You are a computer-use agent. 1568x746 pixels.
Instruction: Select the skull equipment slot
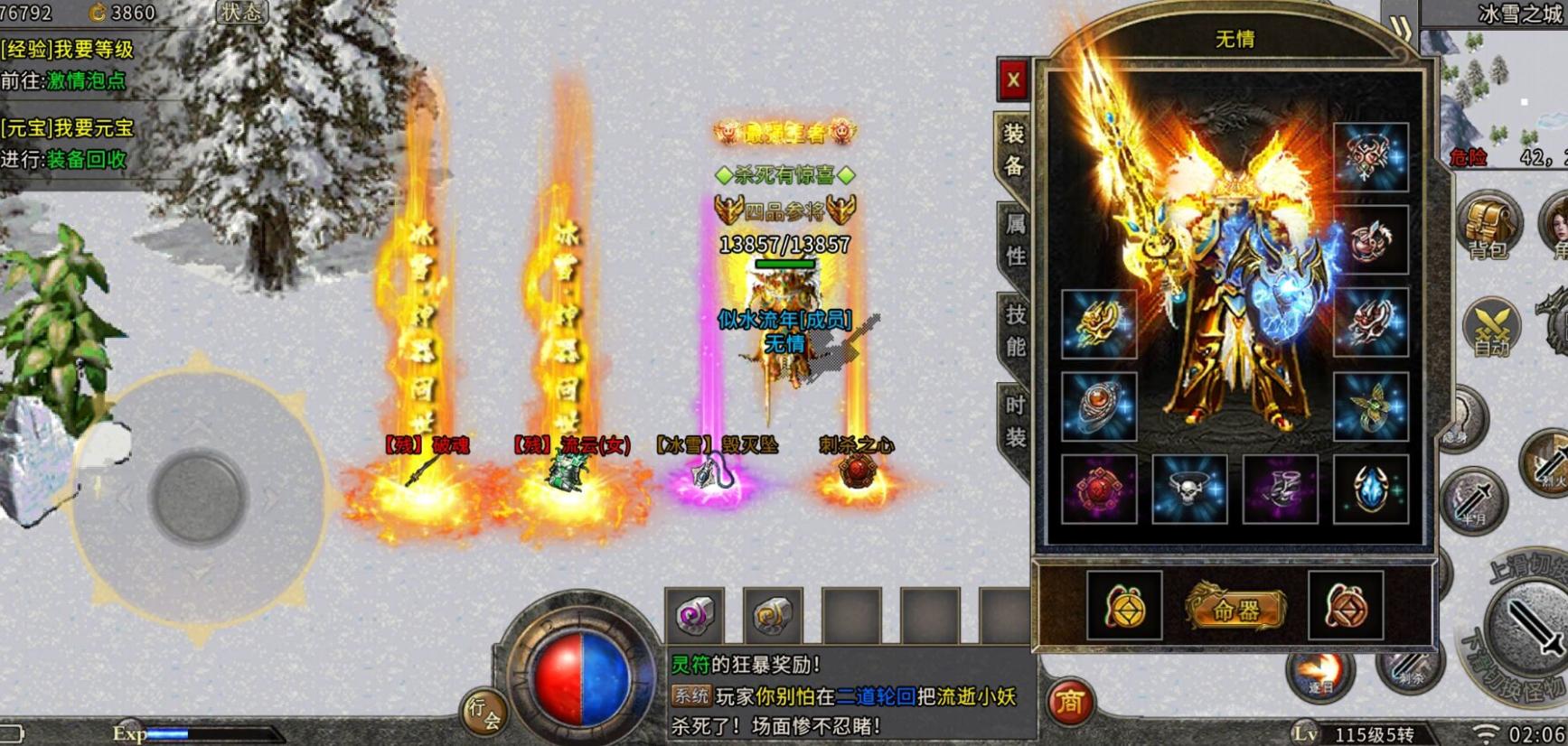pos(1189,490)
